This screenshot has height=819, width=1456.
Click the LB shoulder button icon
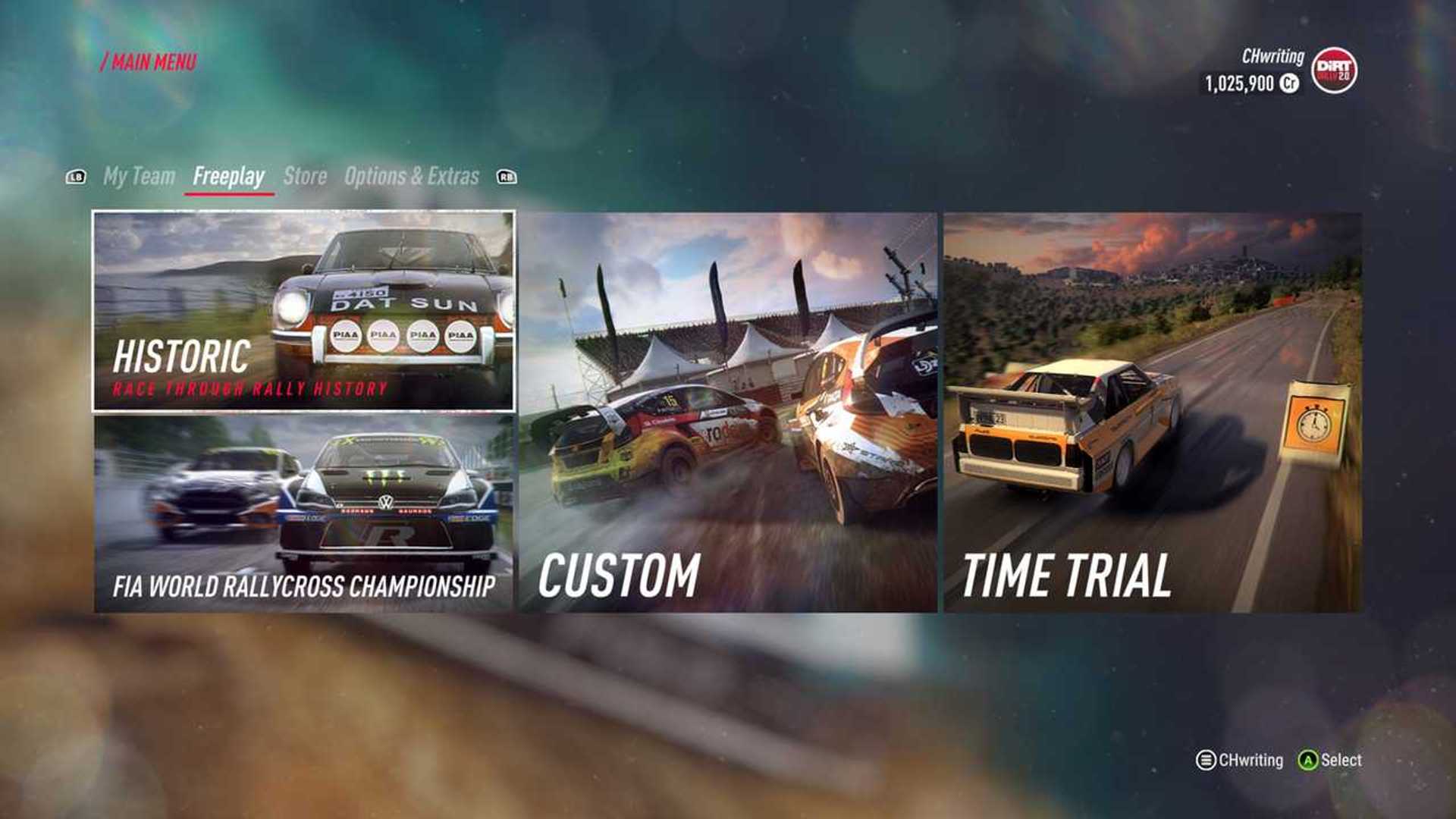tap(75, 177)
